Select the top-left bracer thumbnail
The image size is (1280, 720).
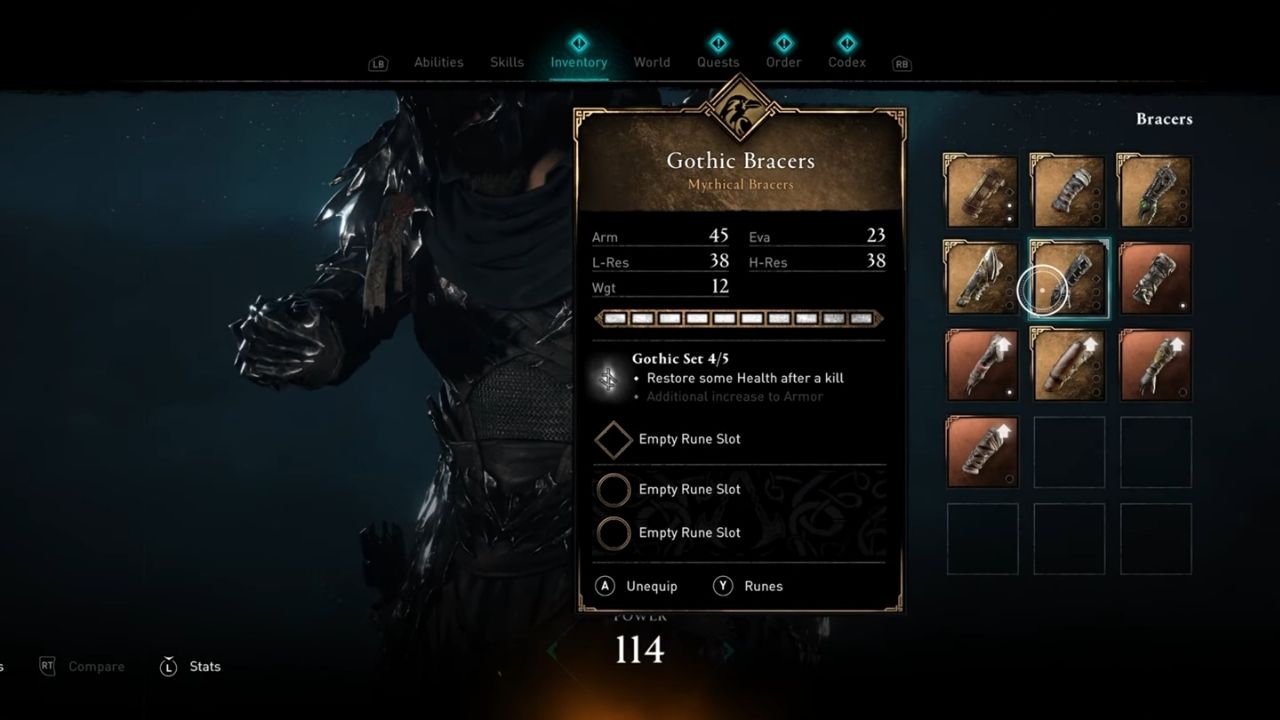coord(981,190)
